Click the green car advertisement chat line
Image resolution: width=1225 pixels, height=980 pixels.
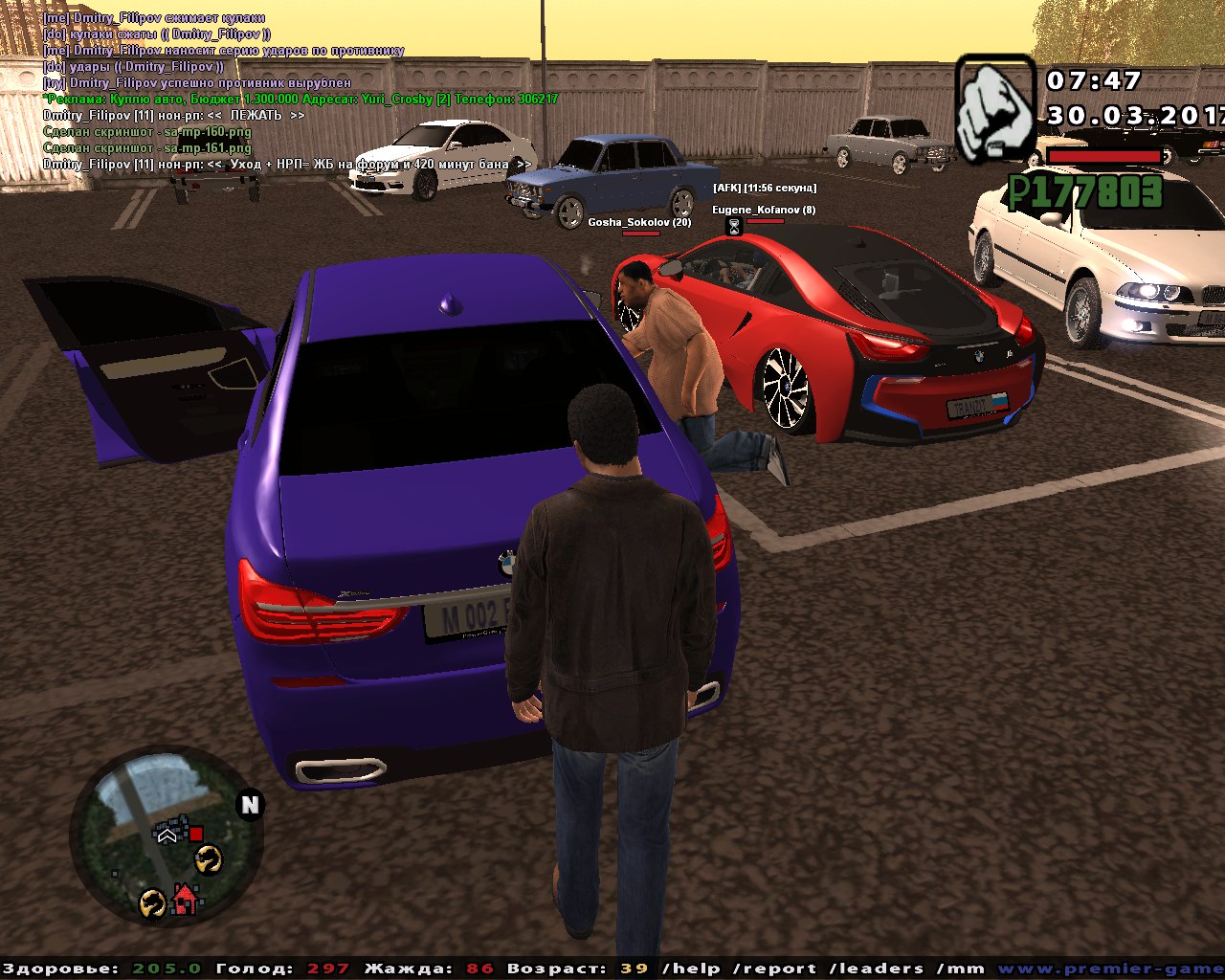301,99
